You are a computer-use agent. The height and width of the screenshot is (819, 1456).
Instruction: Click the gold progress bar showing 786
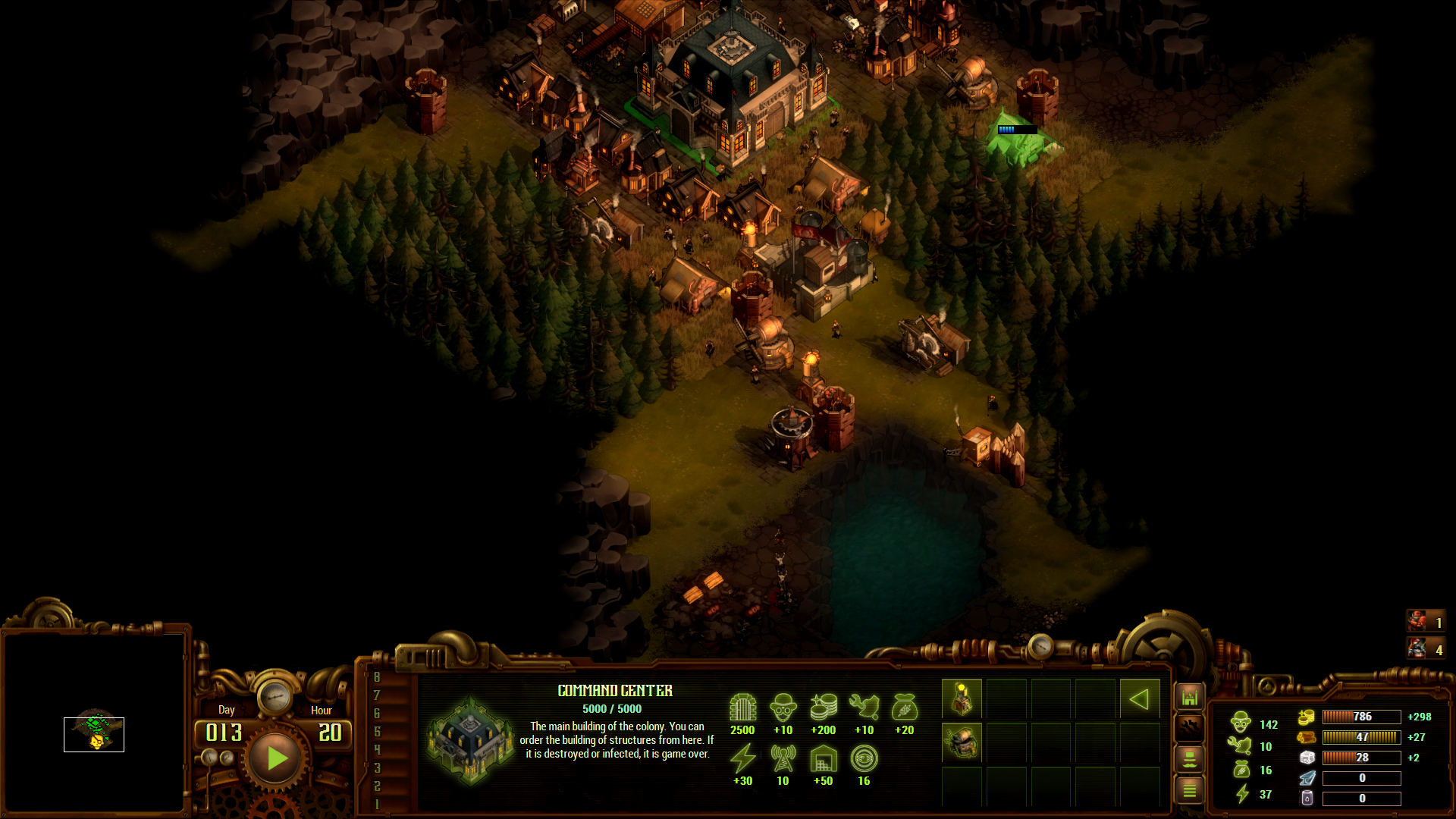pos(1361,717)
